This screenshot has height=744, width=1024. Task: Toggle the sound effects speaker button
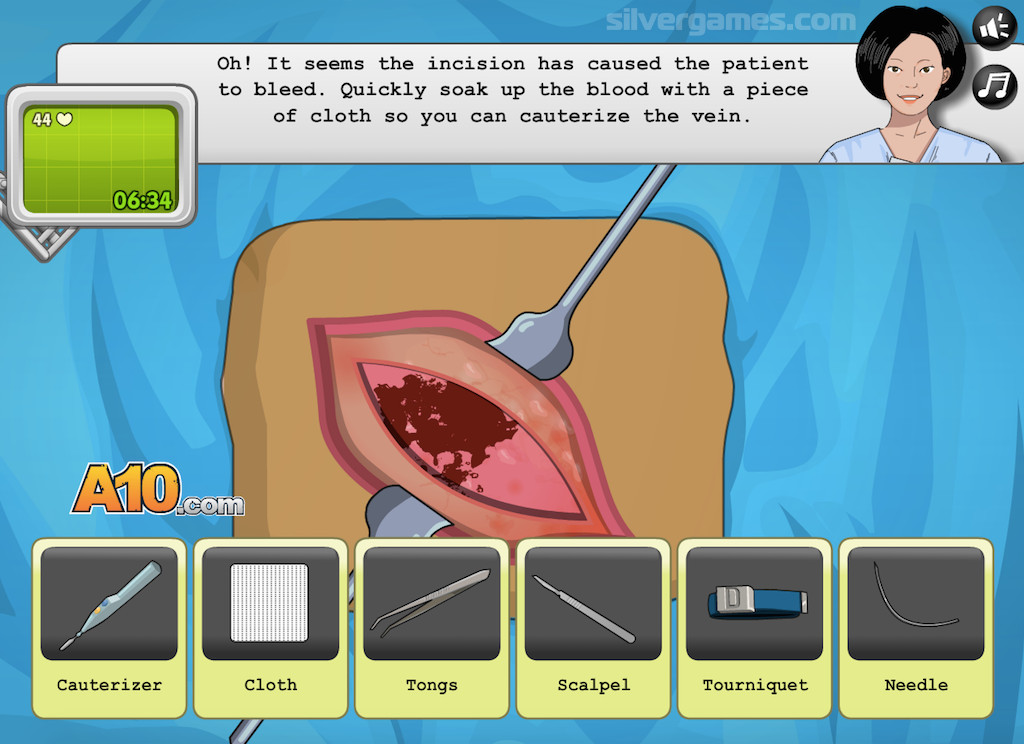994,28
